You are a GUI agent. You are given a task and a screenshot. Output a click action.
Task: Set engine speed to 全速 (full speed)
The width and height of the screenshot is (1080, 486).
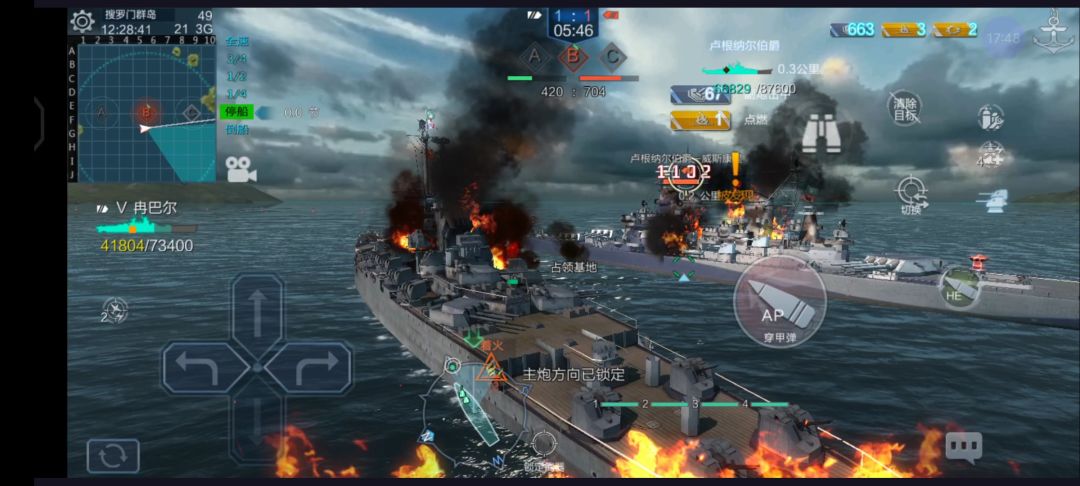point(237,41)
